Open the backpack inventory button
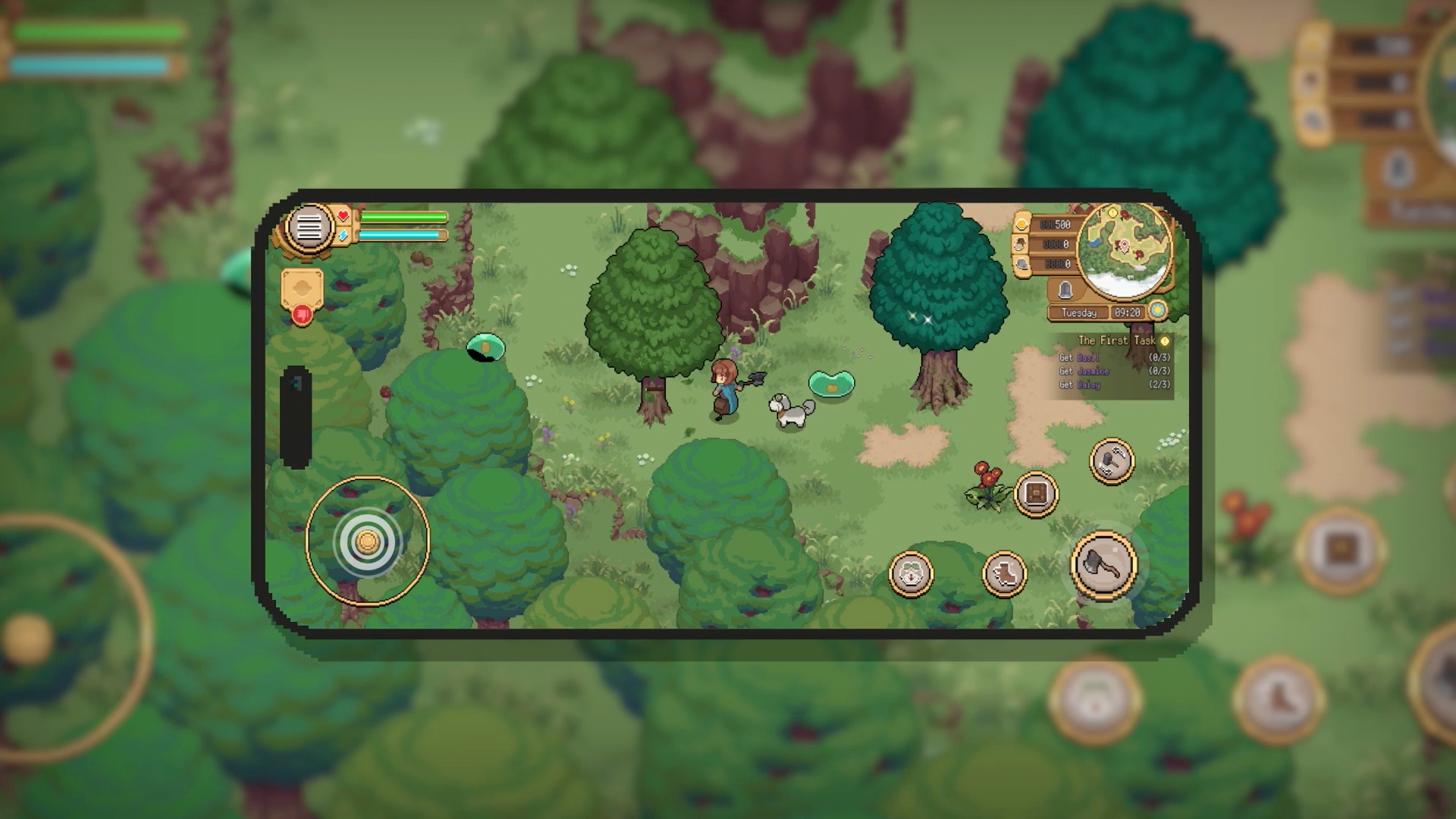 pos(1036,494)
